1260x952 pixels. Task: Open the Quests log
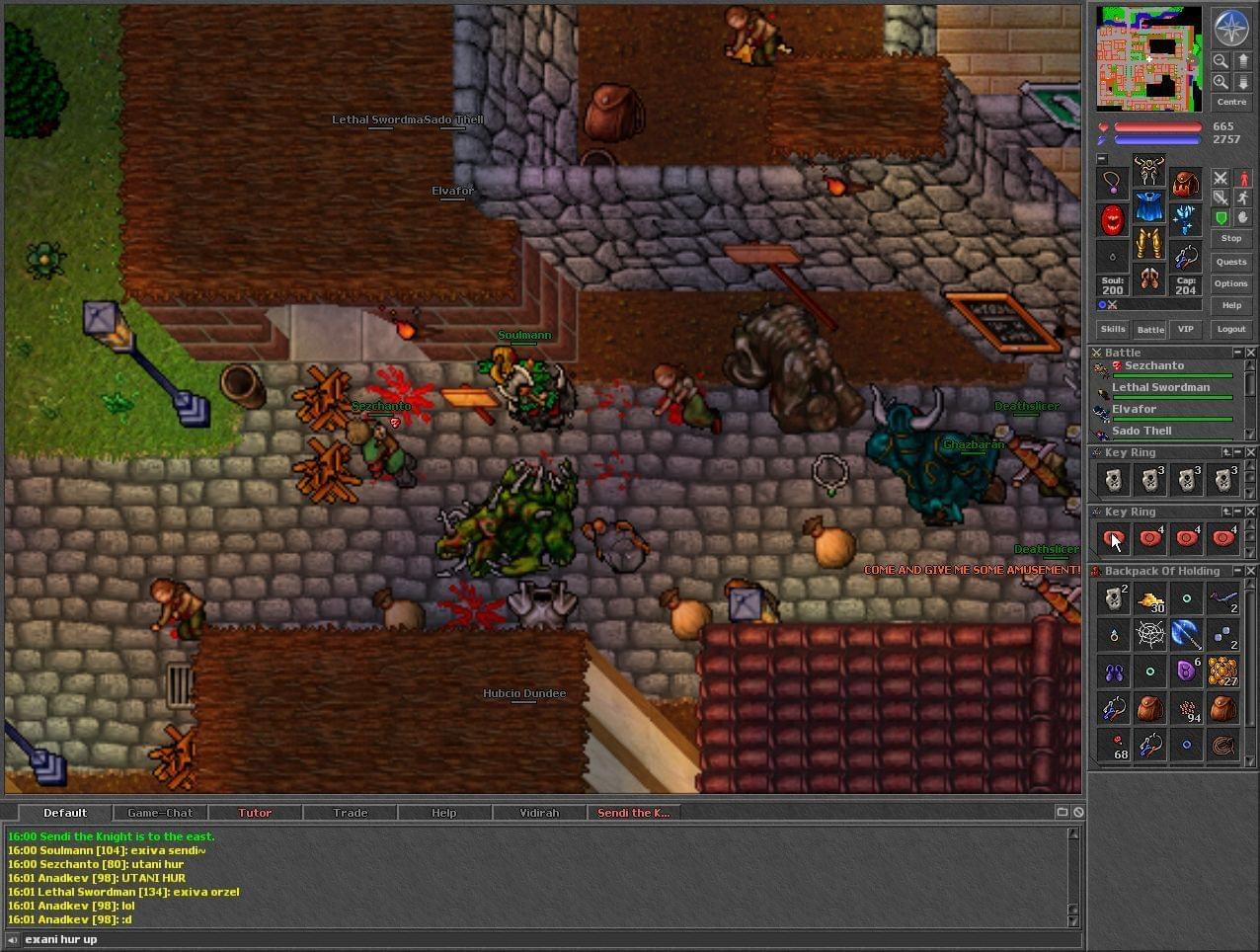1231,262
